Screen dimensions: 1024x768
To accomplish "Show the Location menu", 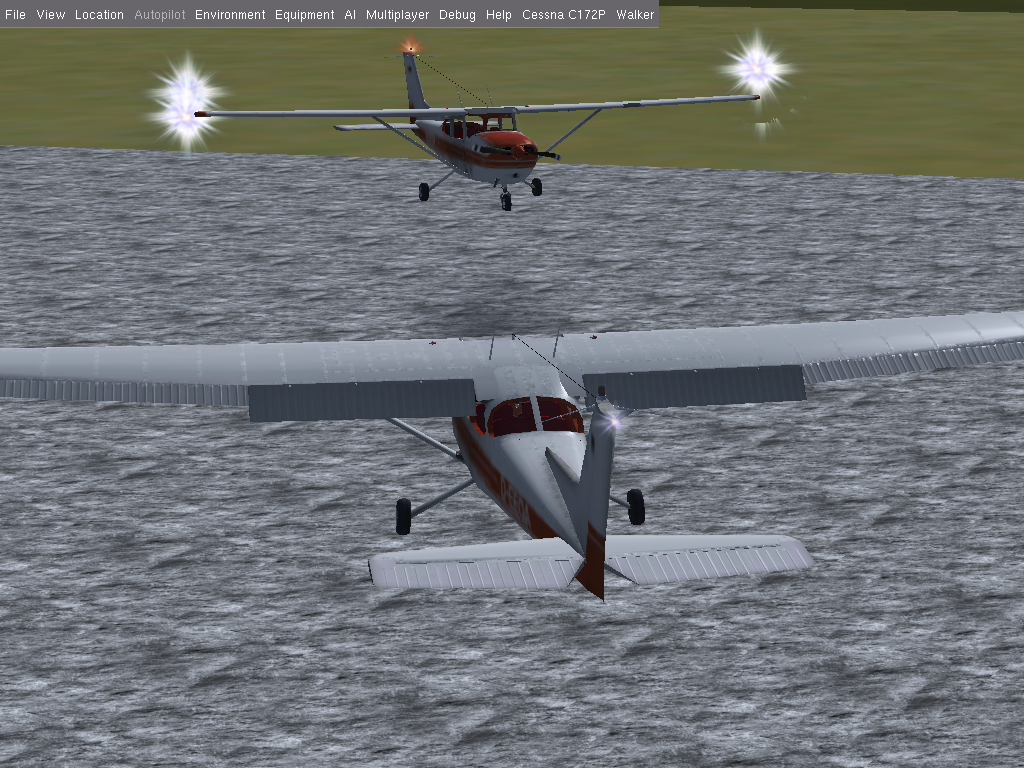I will click(x=99, y=15).
